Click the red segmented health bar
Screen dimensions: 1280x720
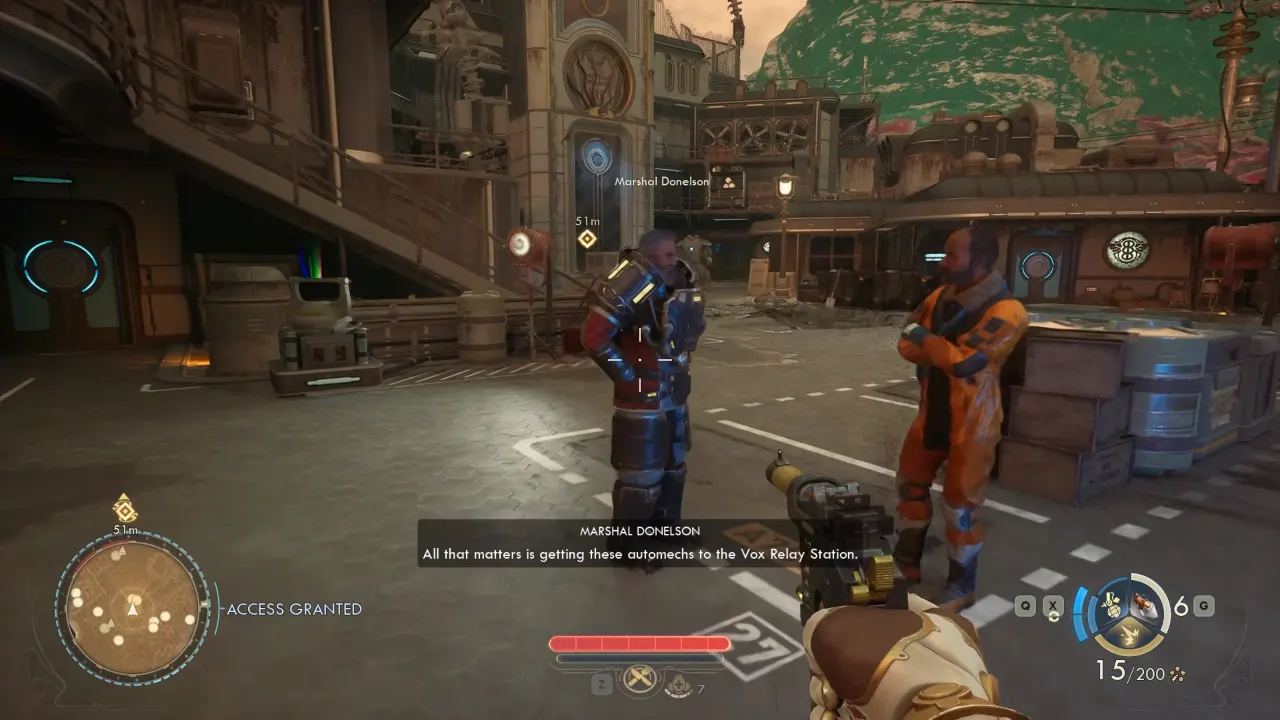tap(640, 643)
